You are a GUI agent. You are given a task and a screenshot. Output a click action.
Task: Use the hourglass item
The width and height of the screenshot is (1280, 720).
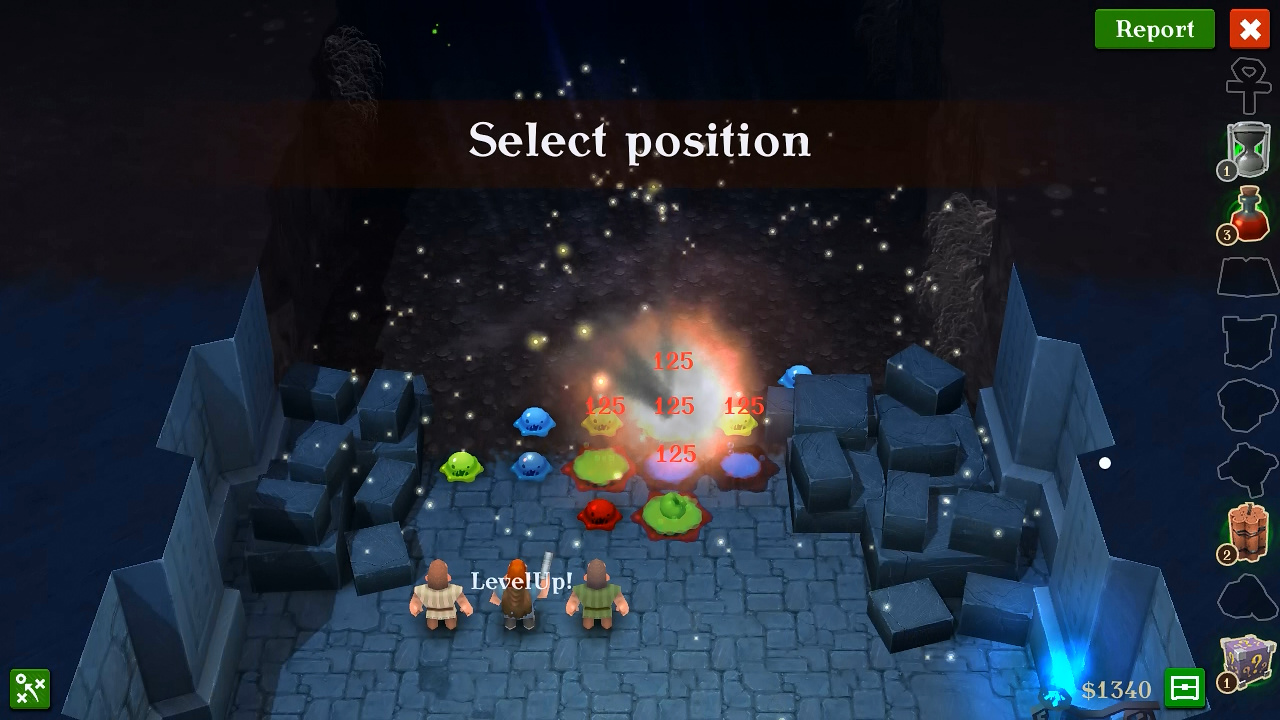(1248, 150)
